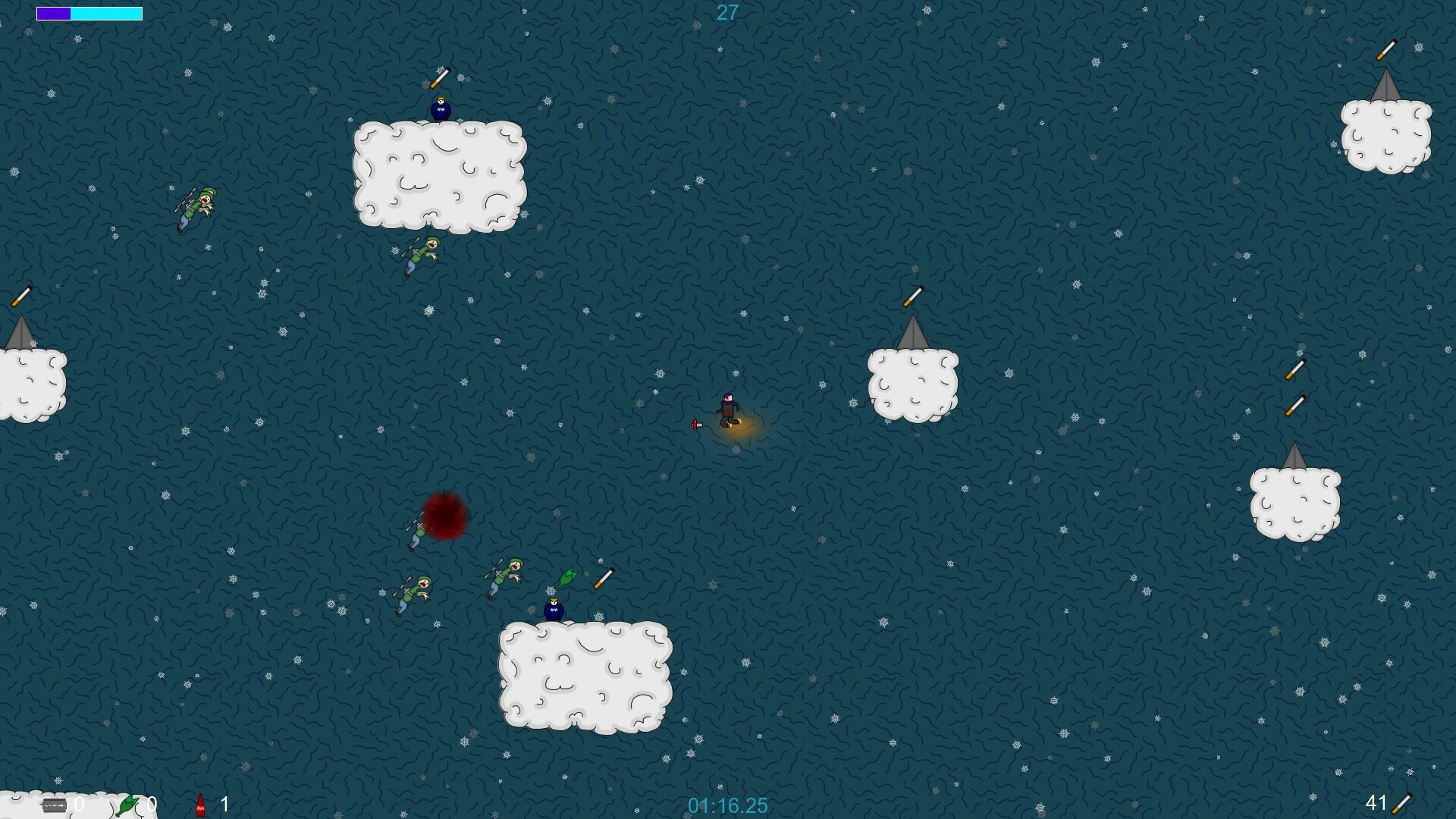Click the timer showing 01:16.25
The width and height of the screenshot is (1456, 819).
click(727, 806)
